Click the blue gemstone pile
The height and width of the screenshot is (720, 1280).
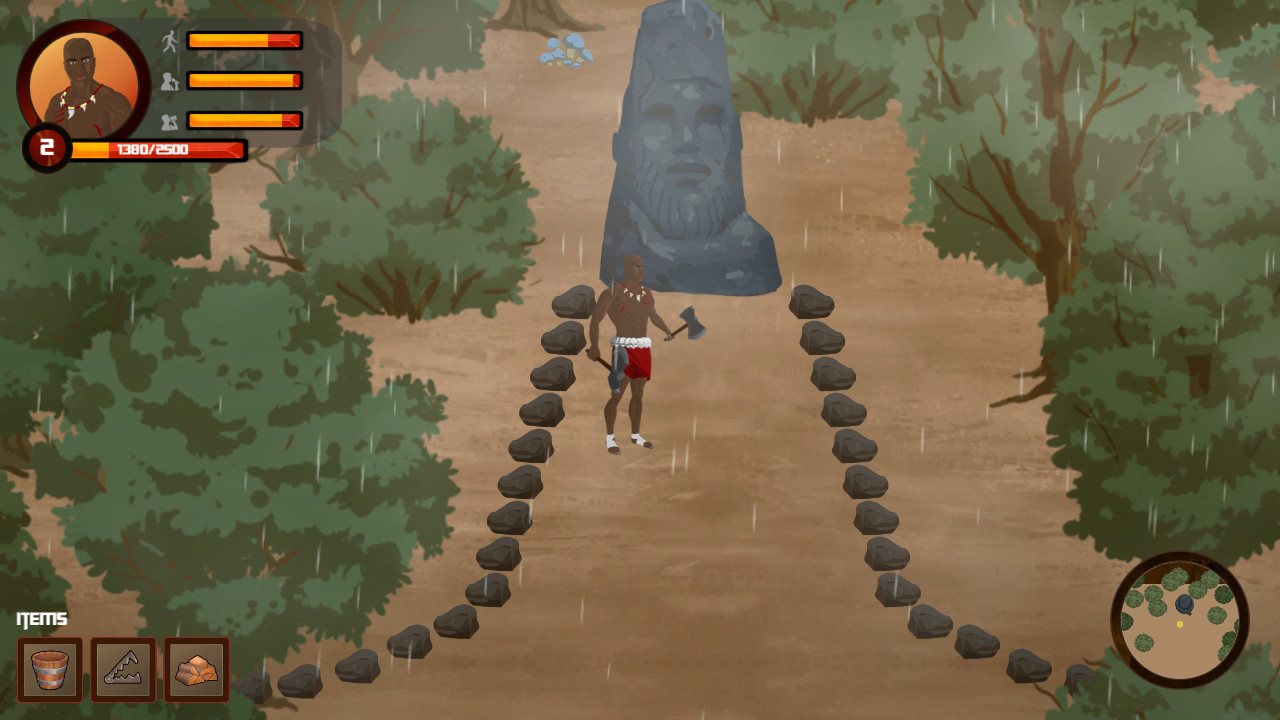pyautogui.click(x=565, y=50)
